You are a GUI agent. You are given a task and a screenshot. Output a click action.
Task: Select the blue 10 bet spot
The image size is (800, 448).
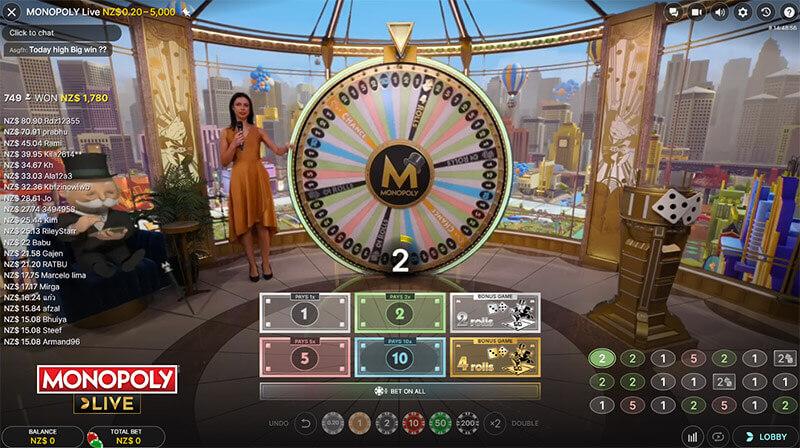coord(399,357)
